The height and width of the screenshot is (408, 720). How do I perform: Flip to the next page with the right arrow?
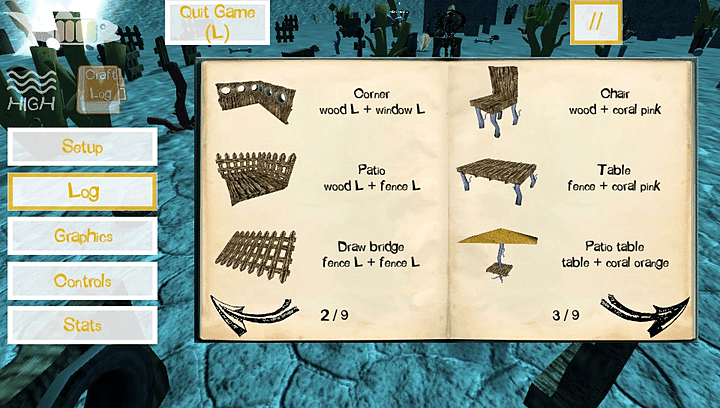click(x=645, y=310)
